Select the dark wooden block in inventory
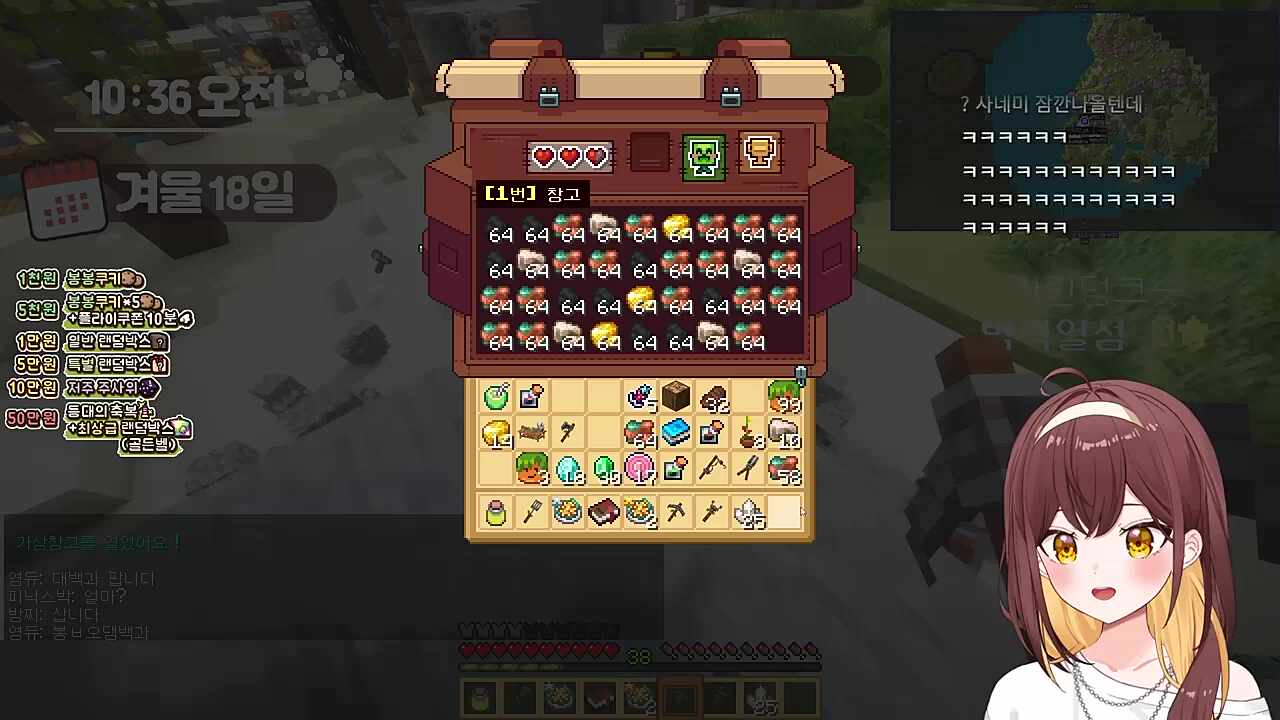This screenshot has height=720, width=1280. pos(676,397)
